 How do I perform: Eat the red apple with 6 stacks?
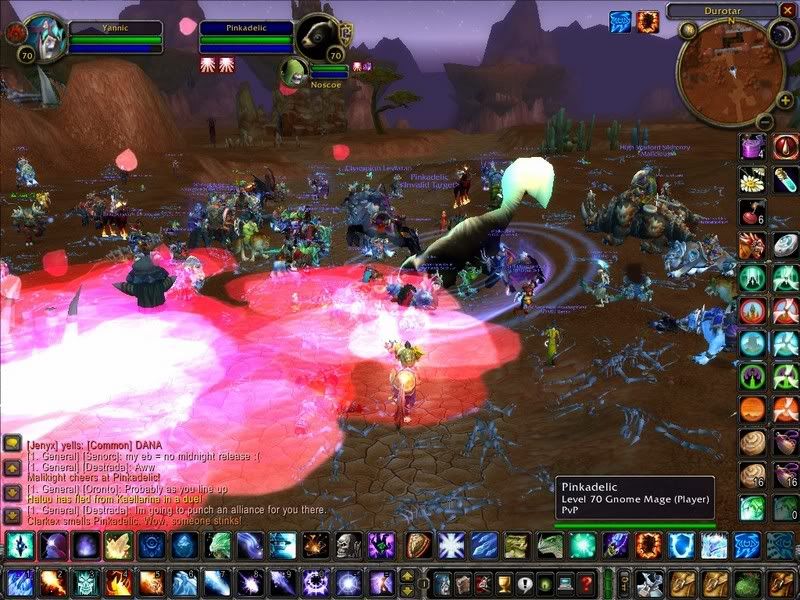752,213
